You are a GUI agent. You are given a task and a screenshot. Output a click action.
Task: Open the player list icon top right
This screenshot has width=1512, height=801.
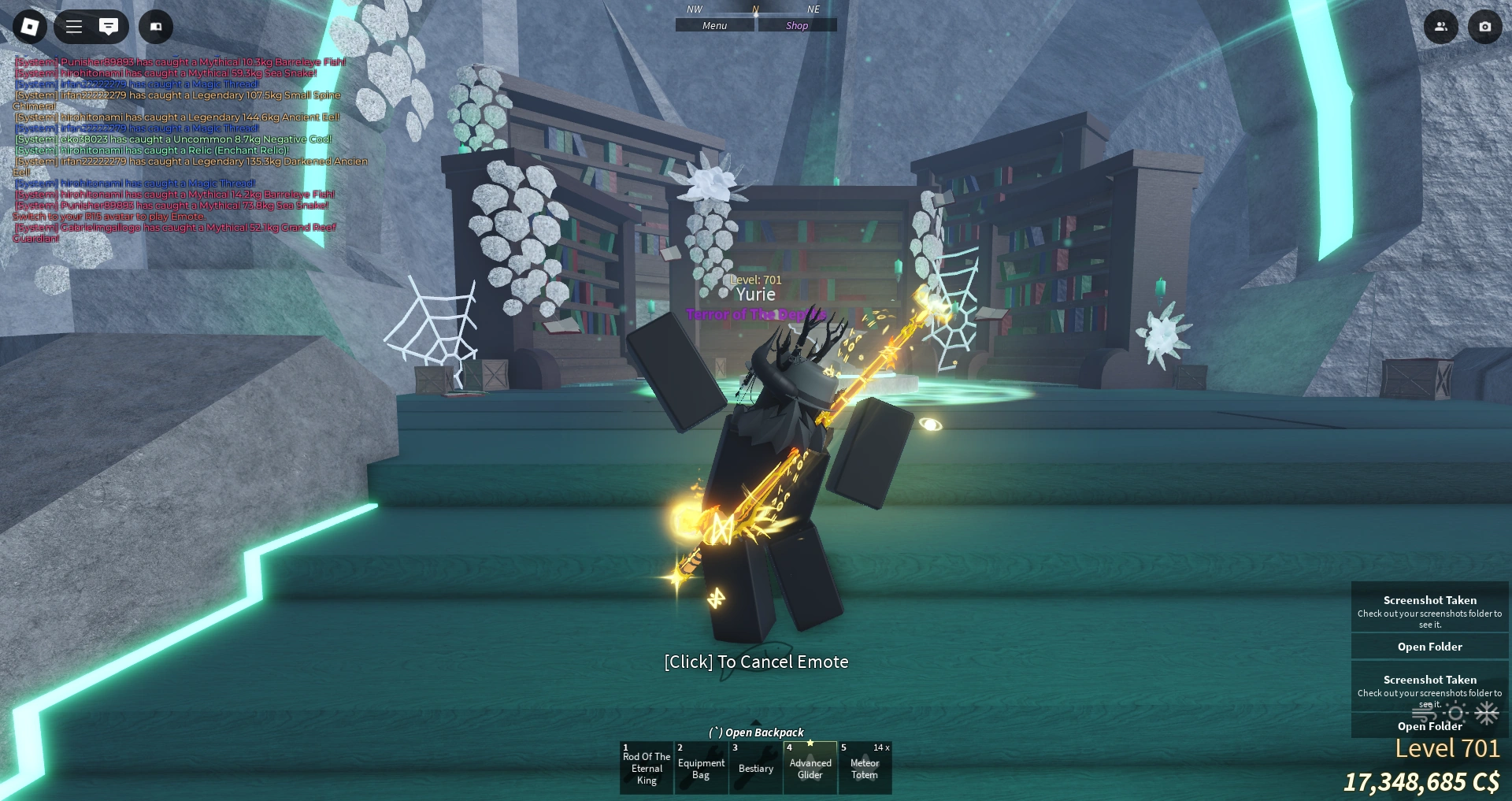click(1441, 26)
